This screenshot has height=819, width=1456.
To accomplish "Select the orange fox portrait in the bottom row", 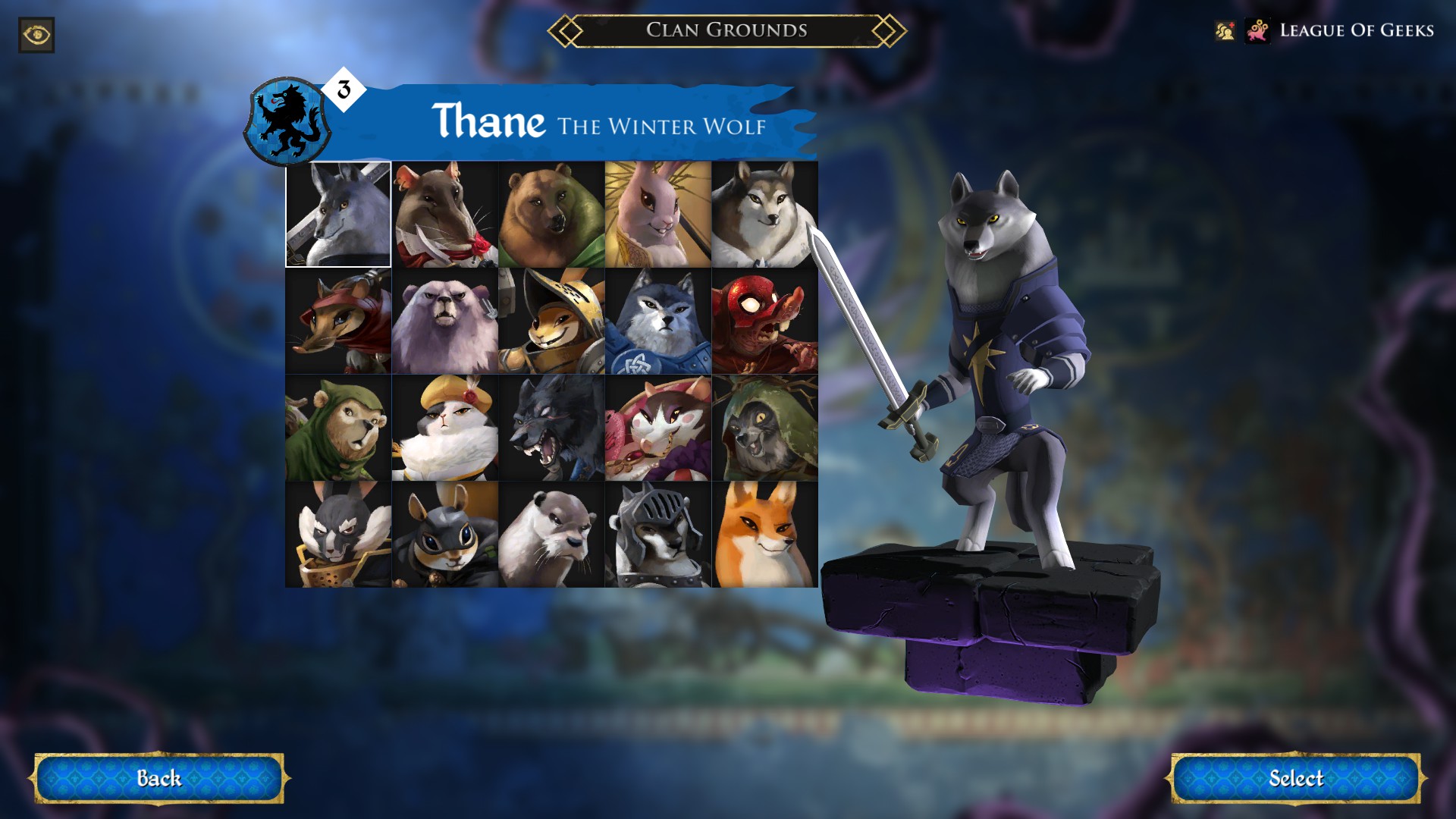I will click(x=765, y=535).
